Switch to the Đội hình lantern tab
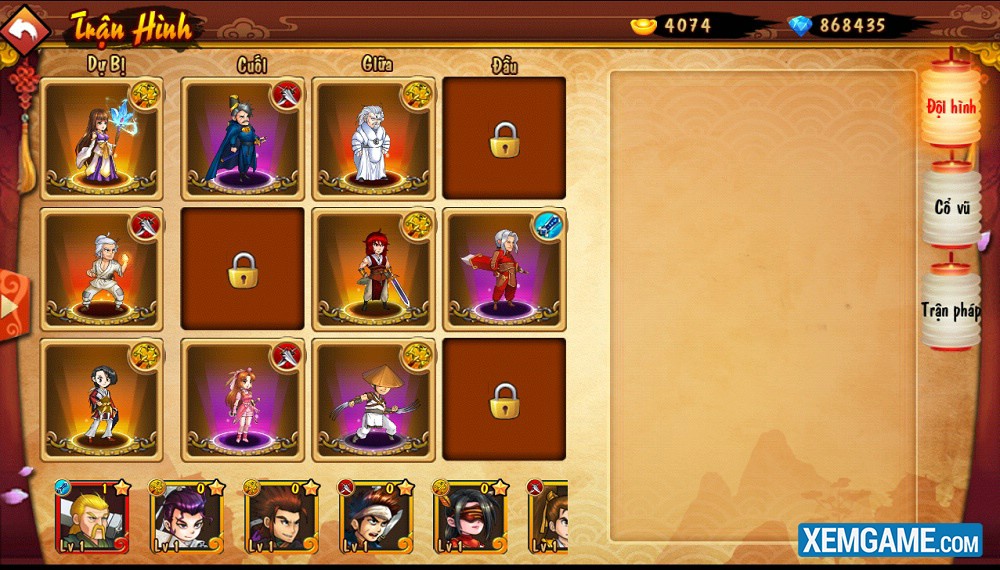 950,106
